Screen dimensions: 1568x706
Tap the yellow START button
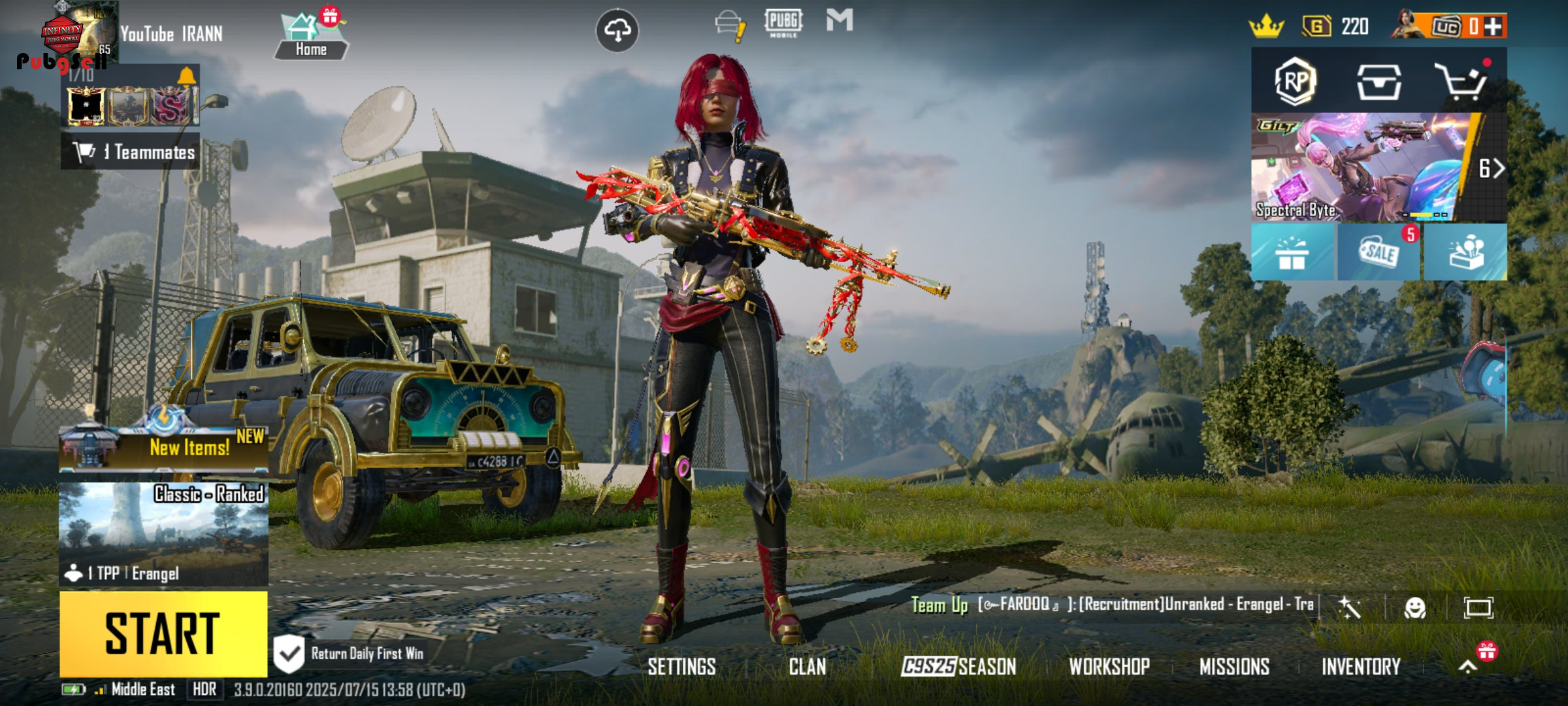pos(163,633)
